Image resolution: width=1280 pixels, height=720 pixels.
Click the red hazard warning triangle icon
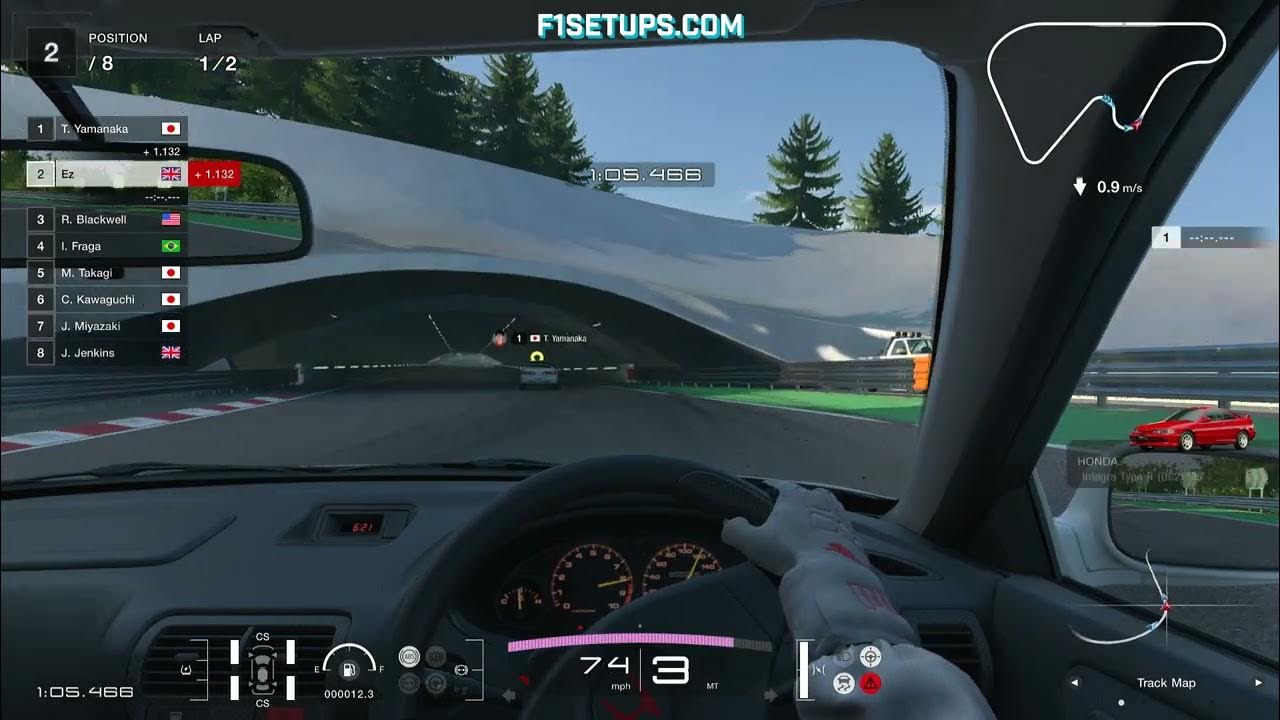tap(871, 683)
